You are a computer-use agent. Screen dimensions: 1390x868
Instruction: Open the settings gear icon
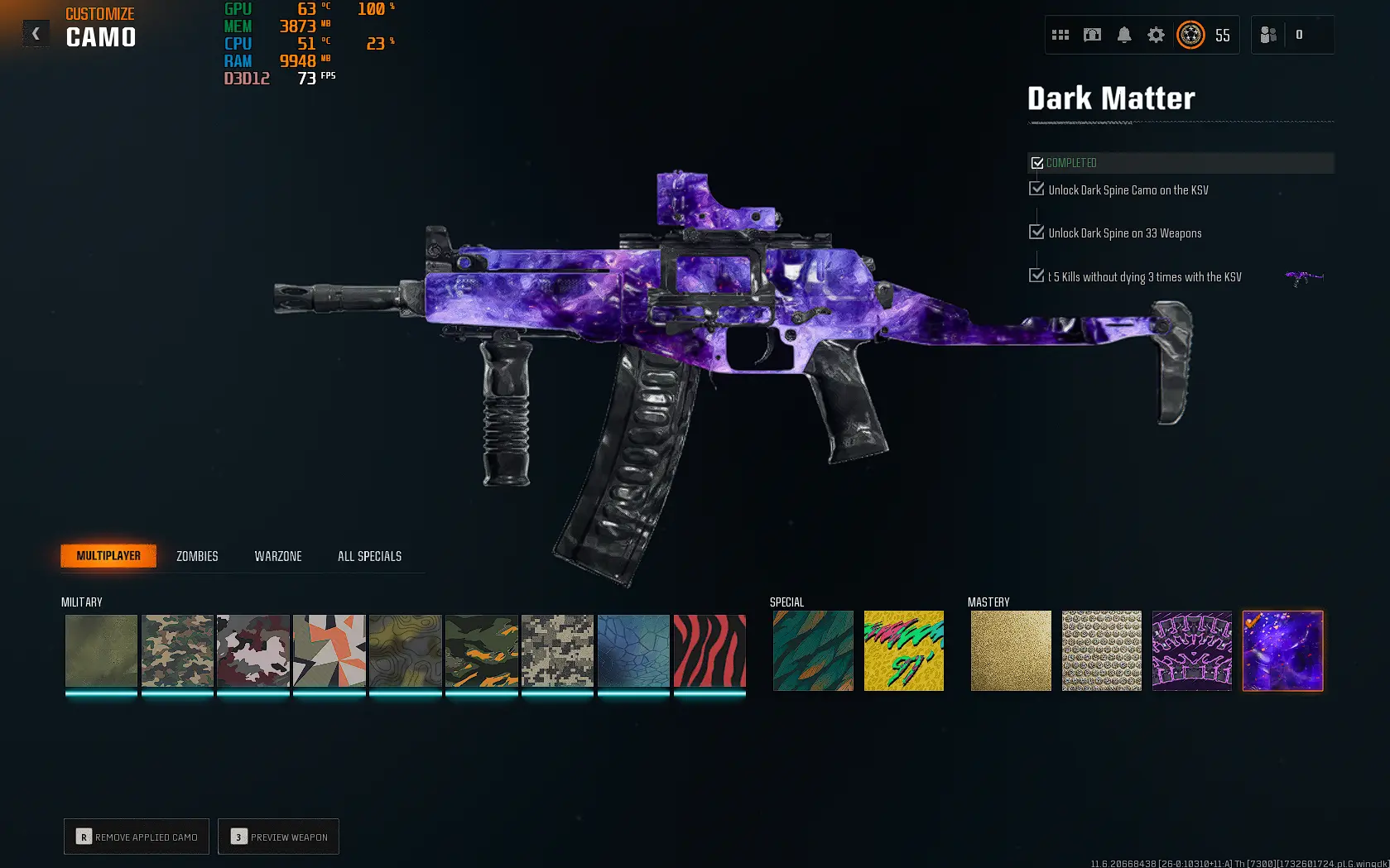(x=1155, y=35)
